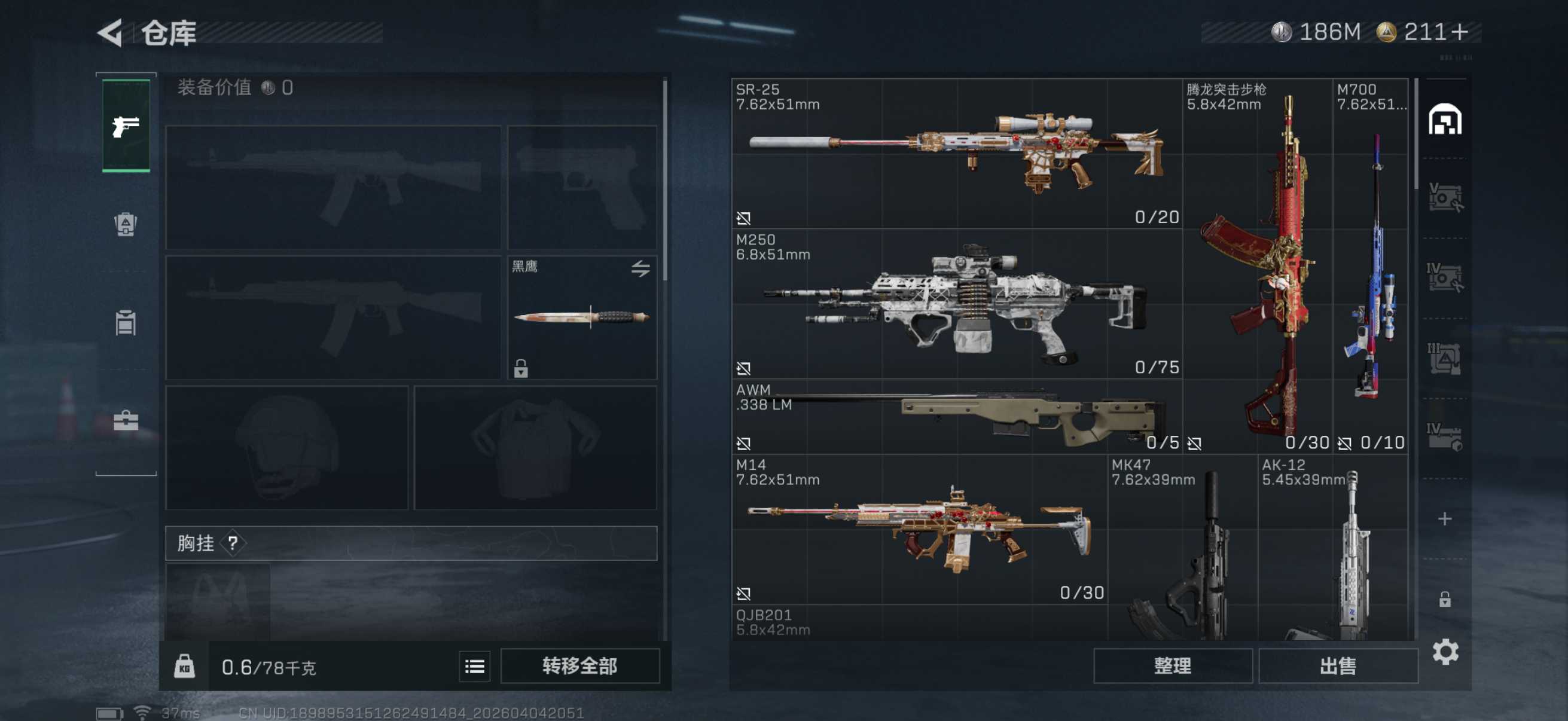Pick the M14 rifle
Screen dimensions: 1568x721
[x=919, y=529]
